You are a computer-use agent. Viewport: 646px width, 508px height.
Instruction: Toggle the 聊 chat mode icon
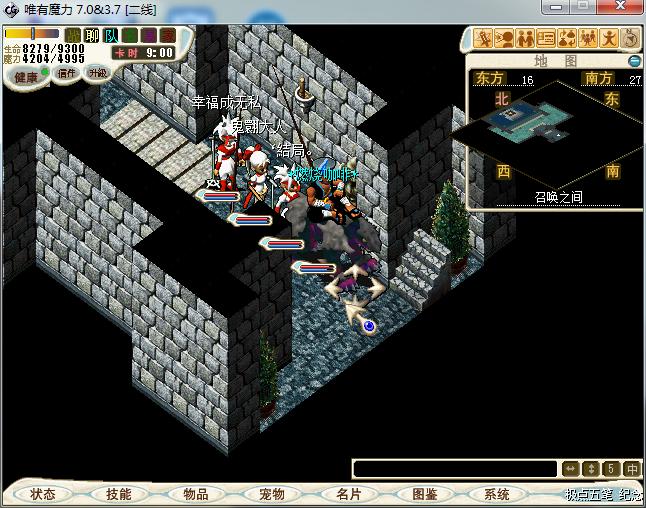[92, 35]
